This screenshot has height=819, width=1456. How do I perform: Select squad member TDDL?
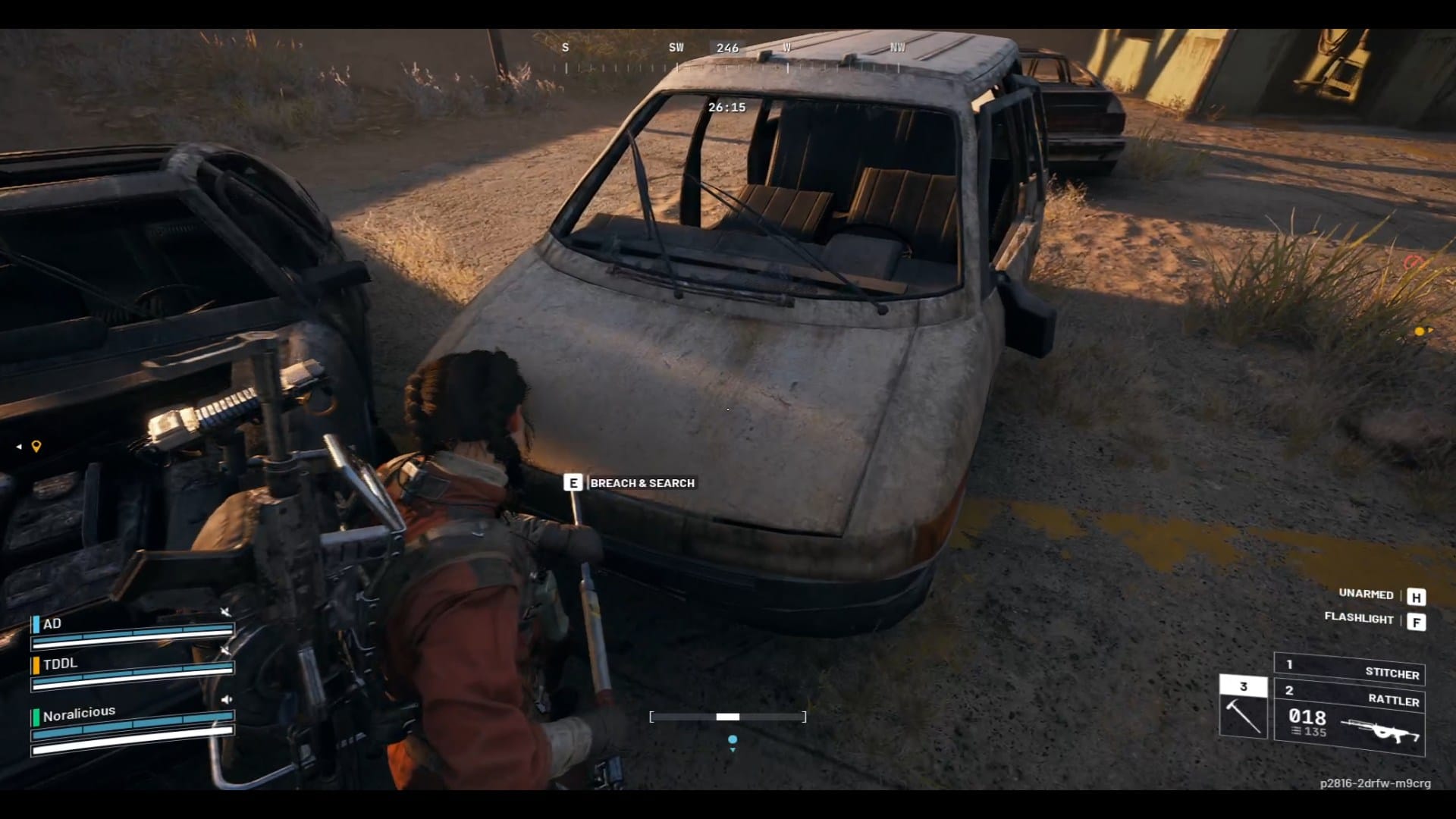pyautogui.click(x=60, y=664)
